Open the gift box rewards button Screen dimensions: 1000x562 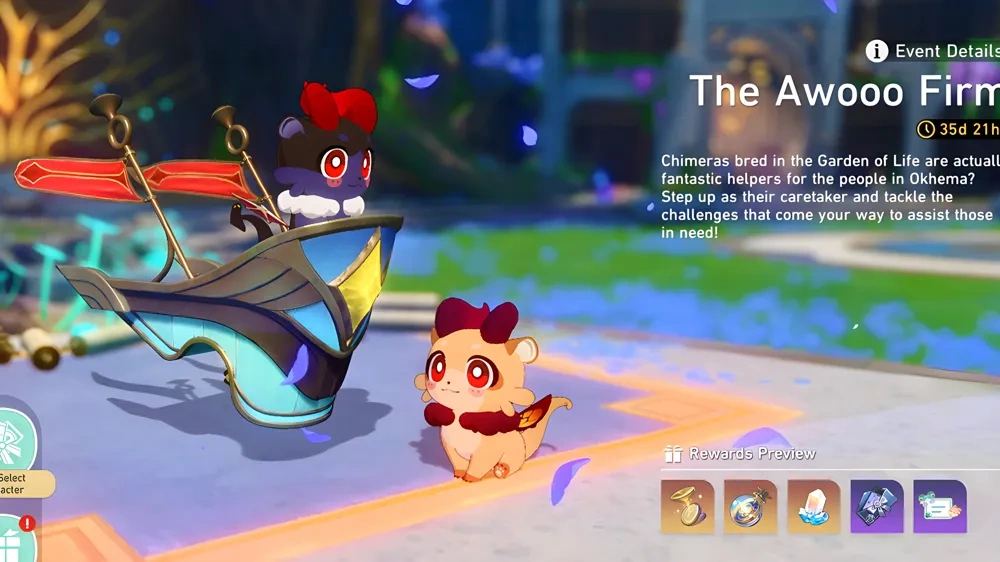point(17,537)
